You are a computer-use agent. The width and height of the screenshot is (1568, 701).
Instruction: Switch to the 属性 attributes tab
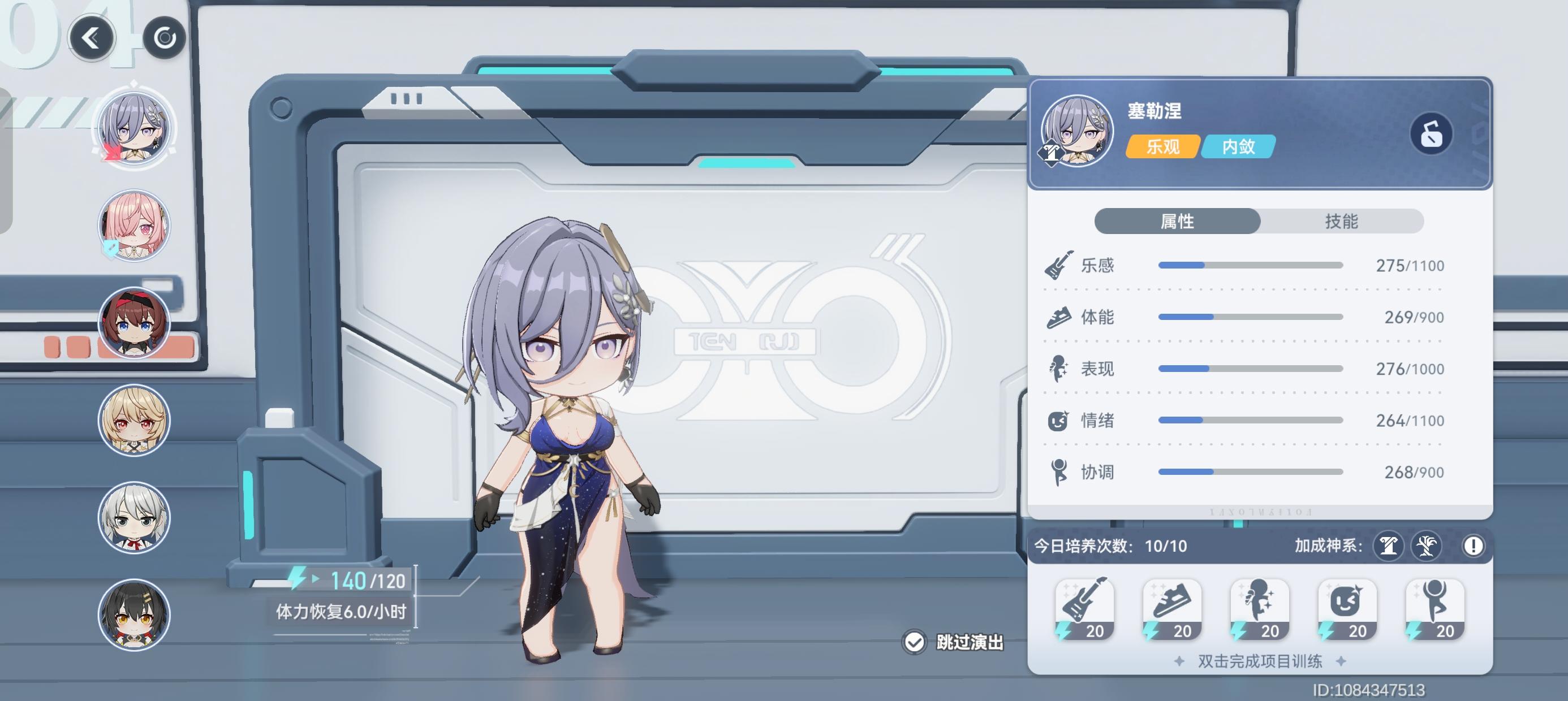pos(1178,221)
